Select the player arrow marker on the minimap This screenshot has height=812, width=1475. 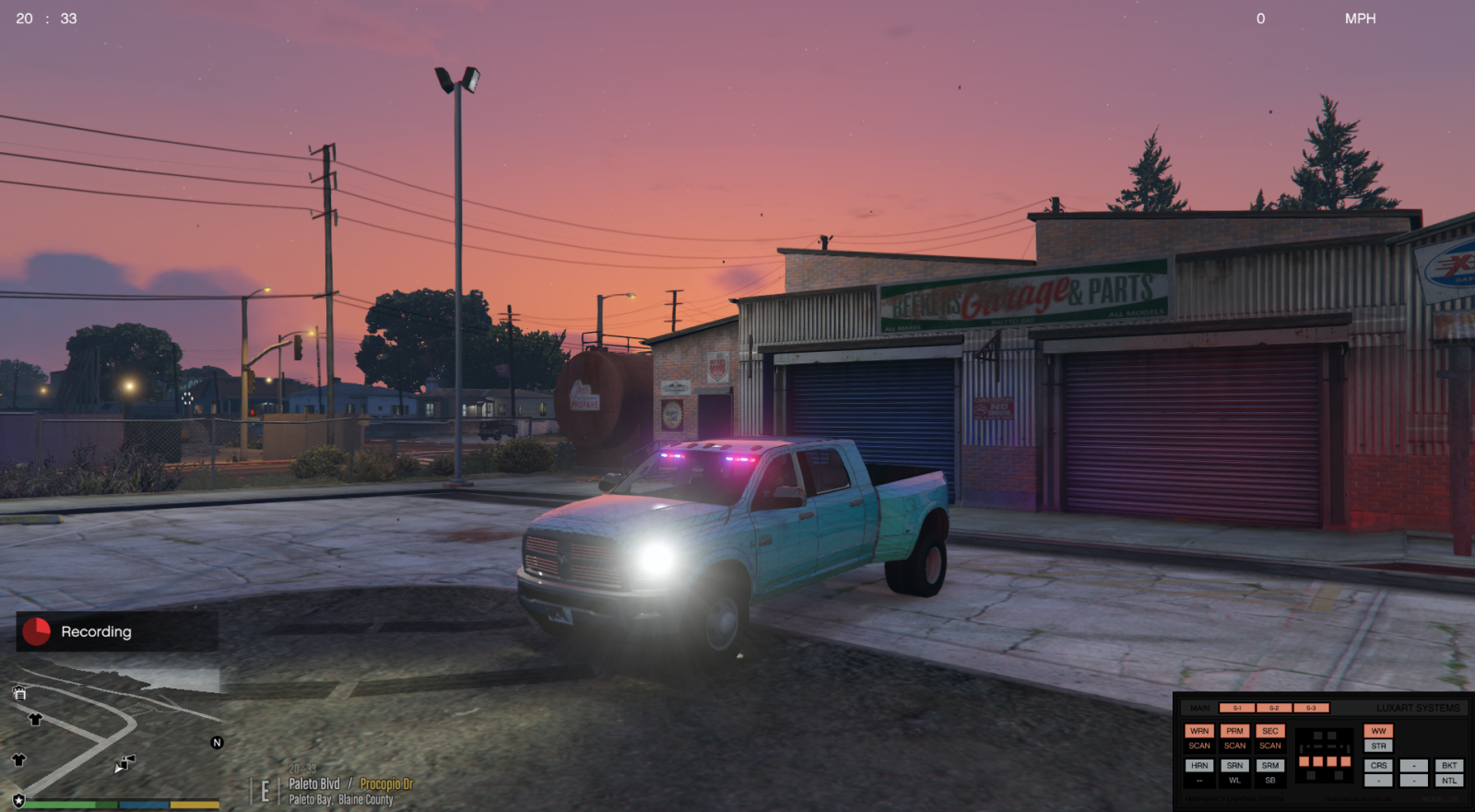point(119,770)
